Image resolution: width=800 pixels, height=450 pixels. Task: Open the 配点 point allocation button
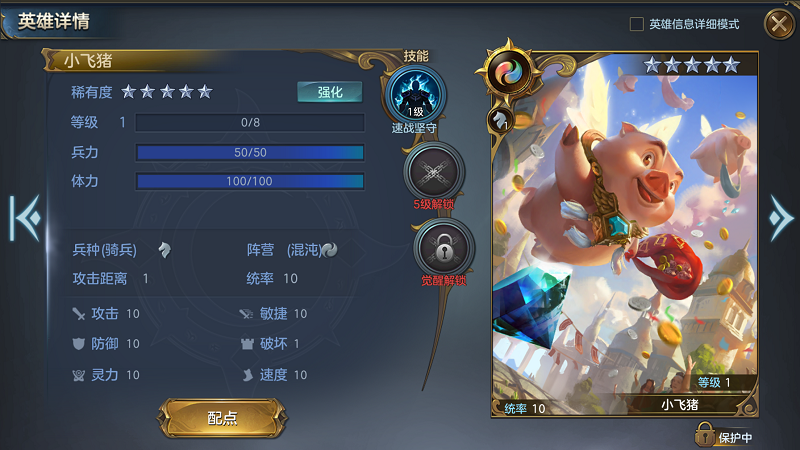(222, 418)
